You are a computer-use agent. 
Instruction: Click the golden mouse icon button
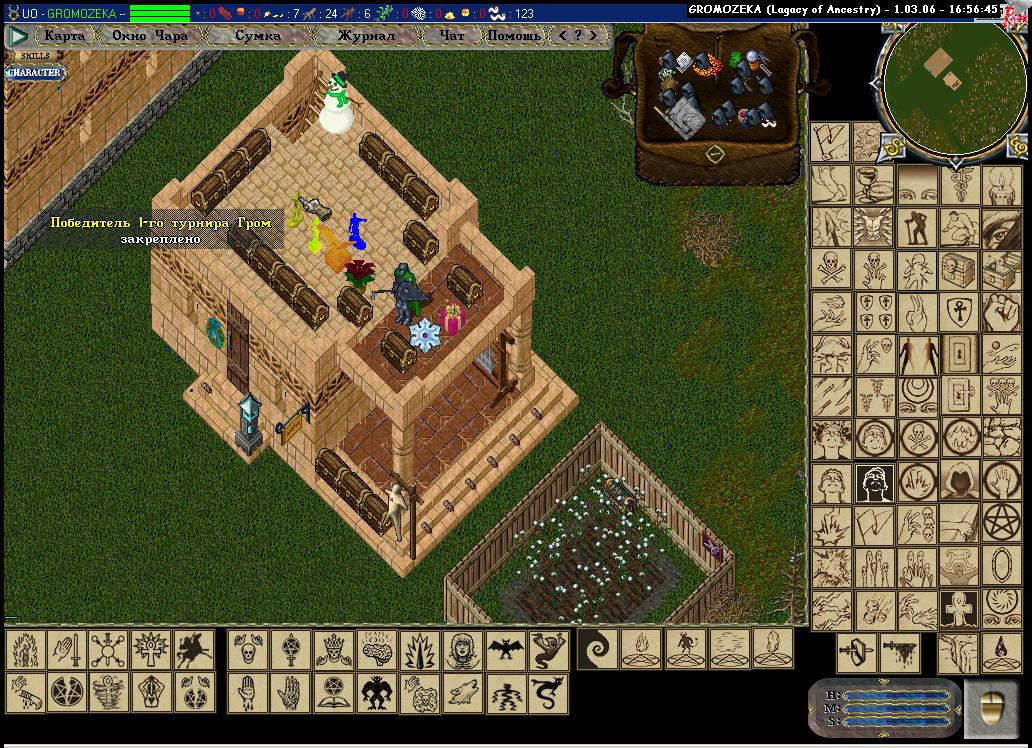point(991,703)
